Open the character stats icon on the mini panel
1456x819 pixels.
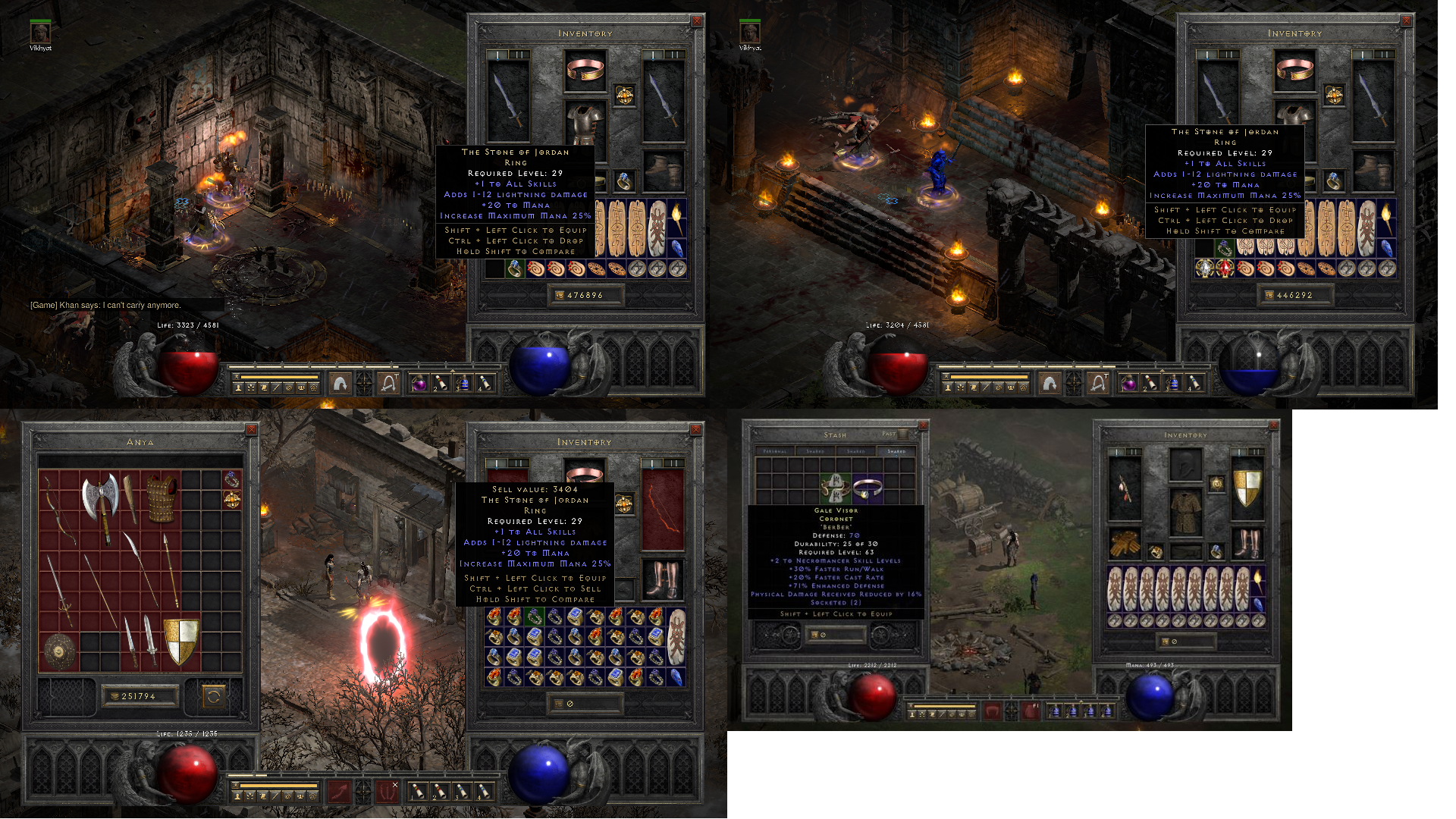238,388
